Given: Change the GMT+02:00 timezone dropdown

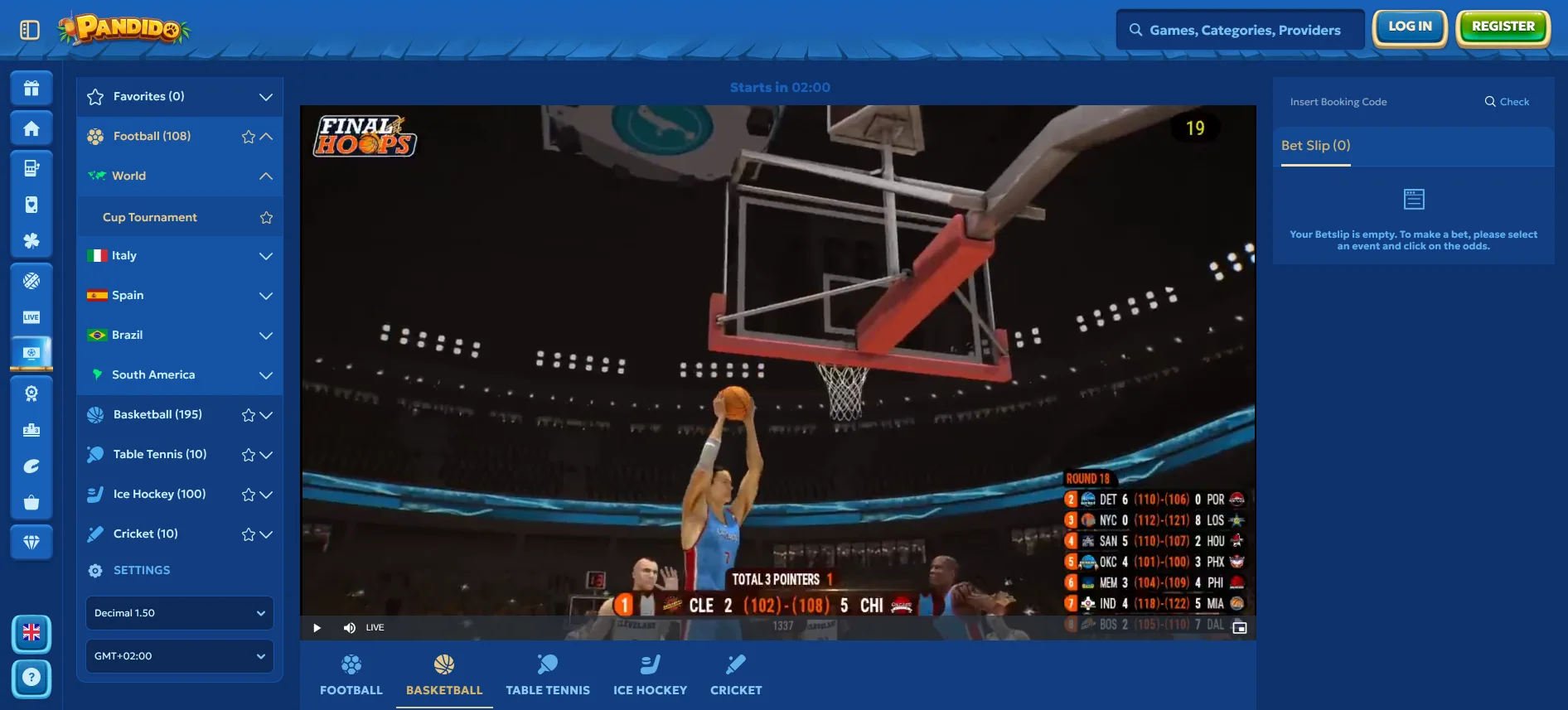Looking at the screenshot, I should (179, 656).
